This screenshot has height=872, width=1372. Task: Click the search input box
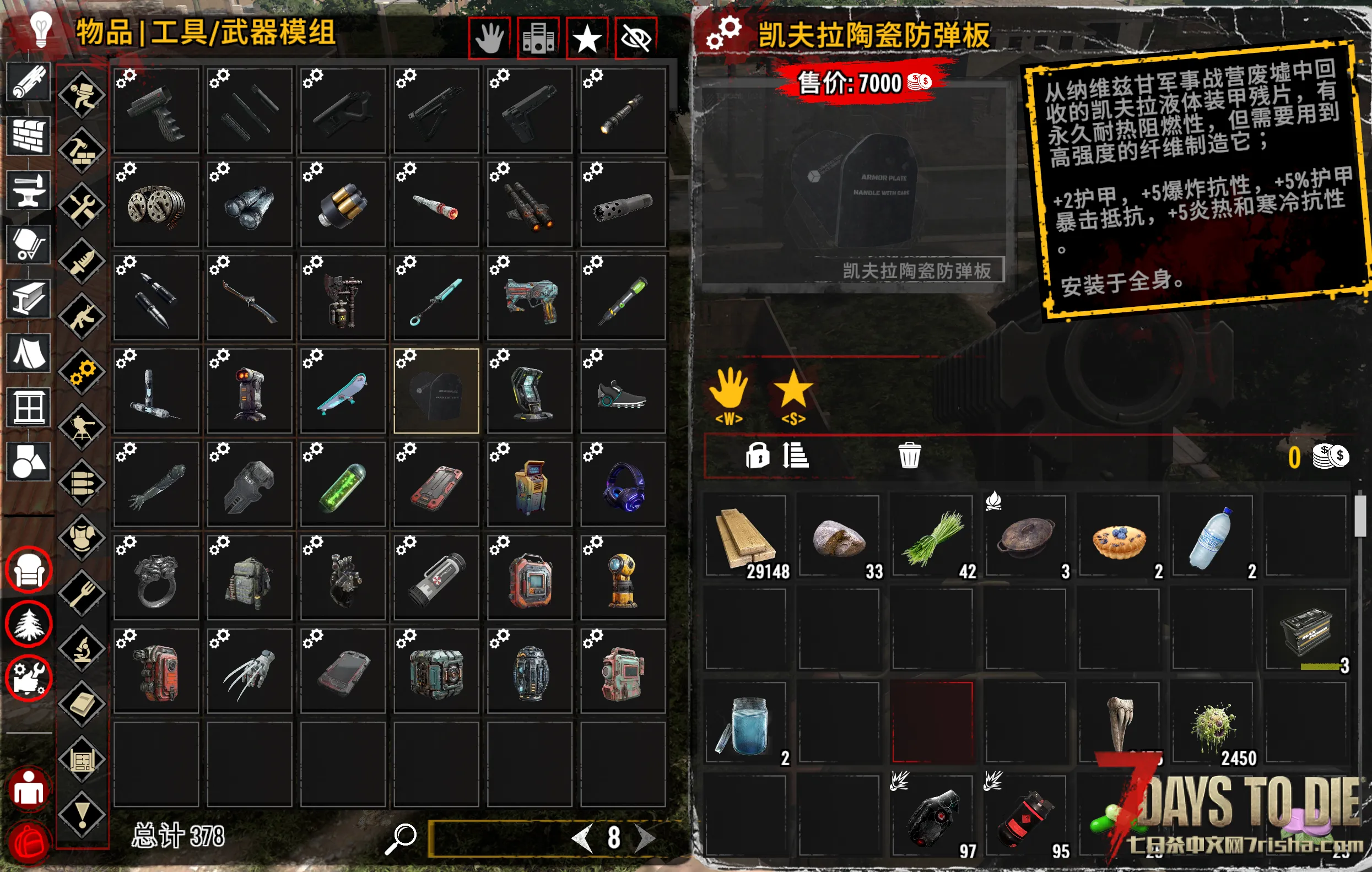click(501, 838)
